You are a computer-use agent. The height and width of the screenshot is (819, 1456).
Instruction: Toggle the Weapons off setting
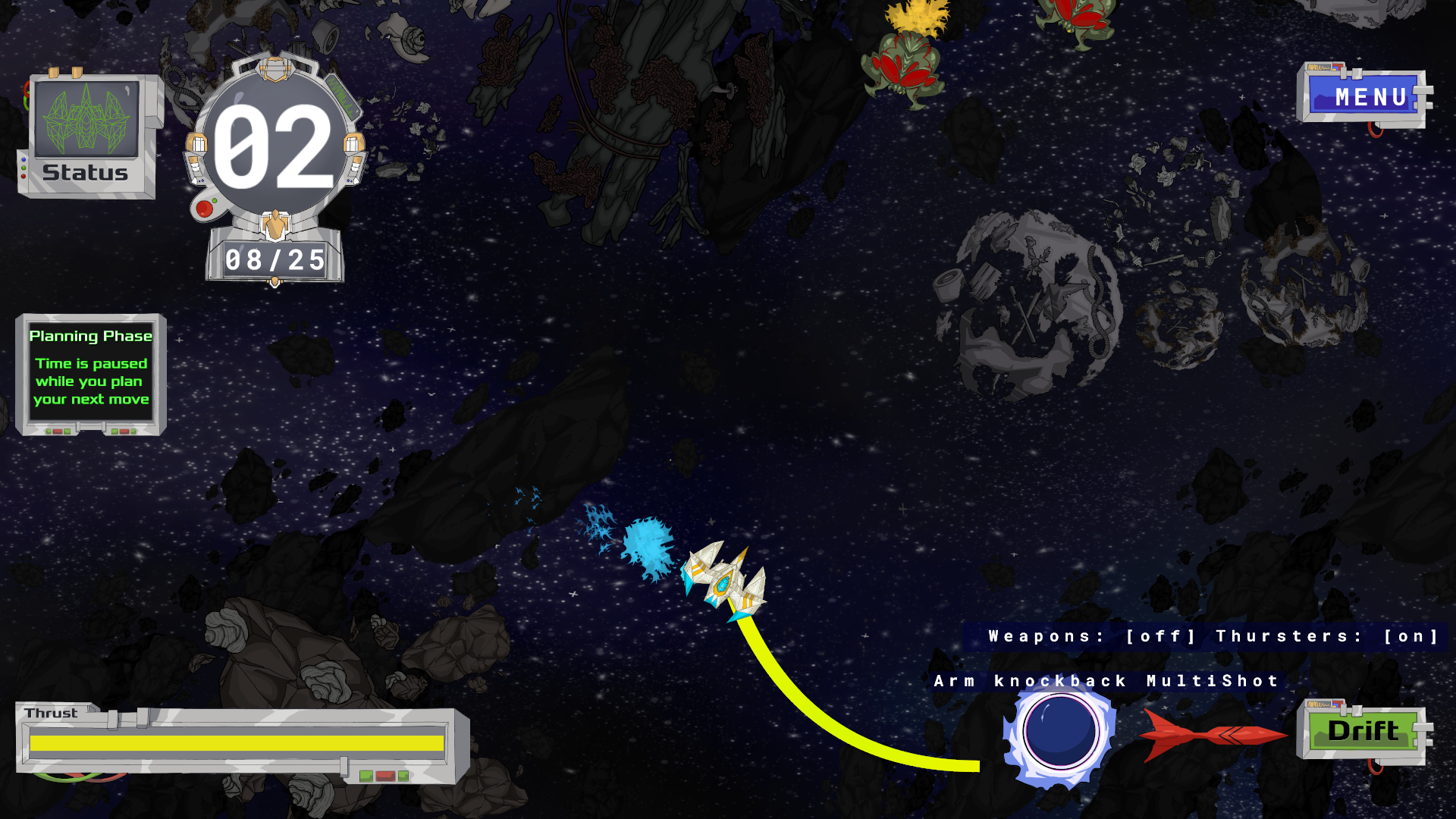click(1160, 636)
